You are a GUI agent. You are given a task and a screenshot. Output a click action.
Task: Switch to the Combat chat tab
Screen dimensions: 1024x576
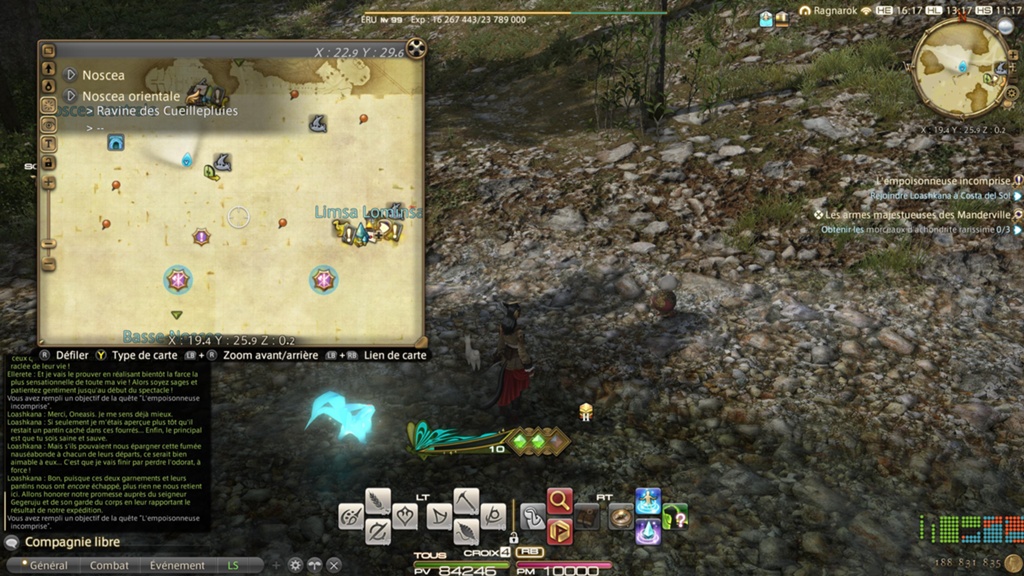coord(110,565)
